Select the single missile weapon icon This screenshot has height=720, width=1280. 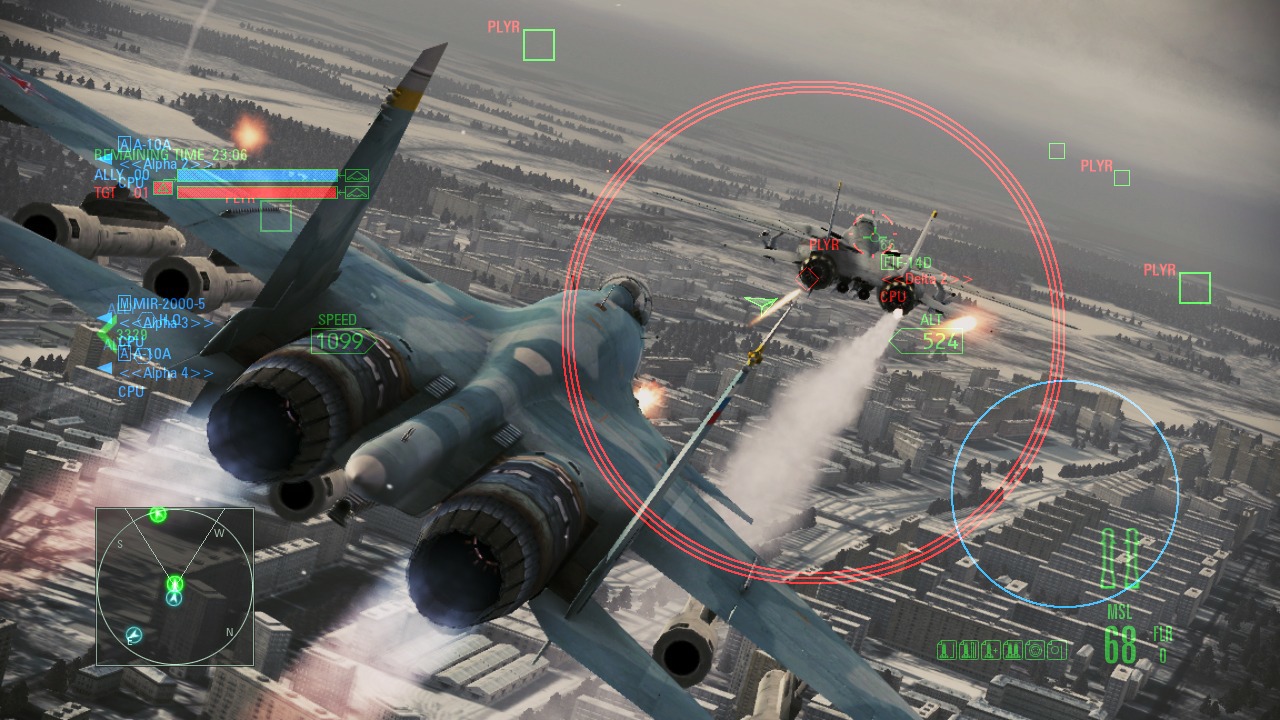947,650
